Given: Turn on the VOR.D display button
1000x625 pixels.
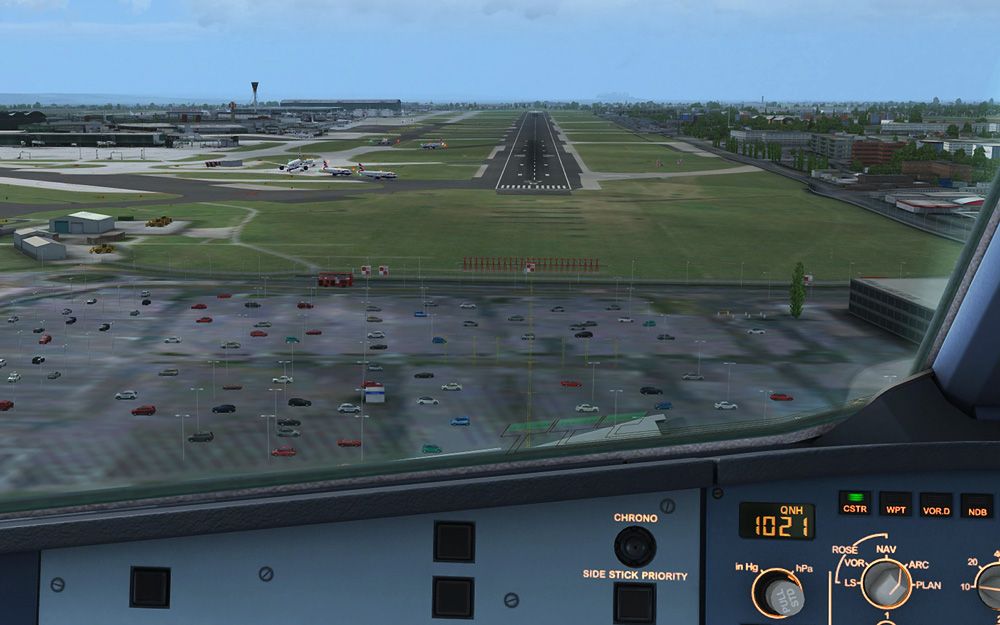Looking at the screenshot, I should click(x=936, y=505).
